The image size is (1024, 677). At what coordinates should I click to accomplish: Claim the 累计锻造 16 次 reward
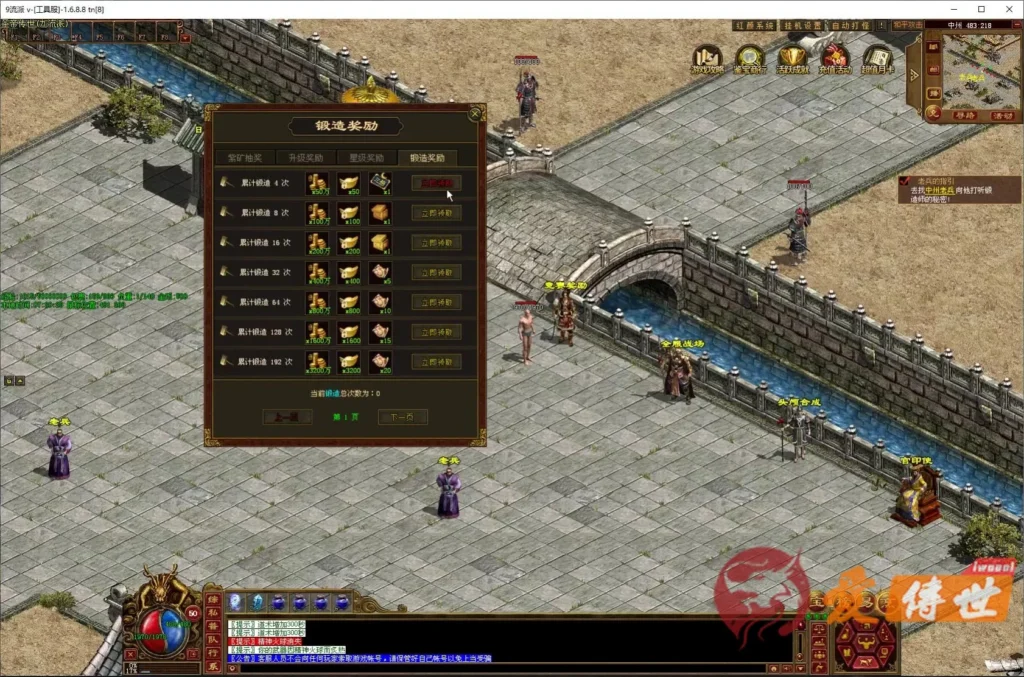[x=436, y=243]
